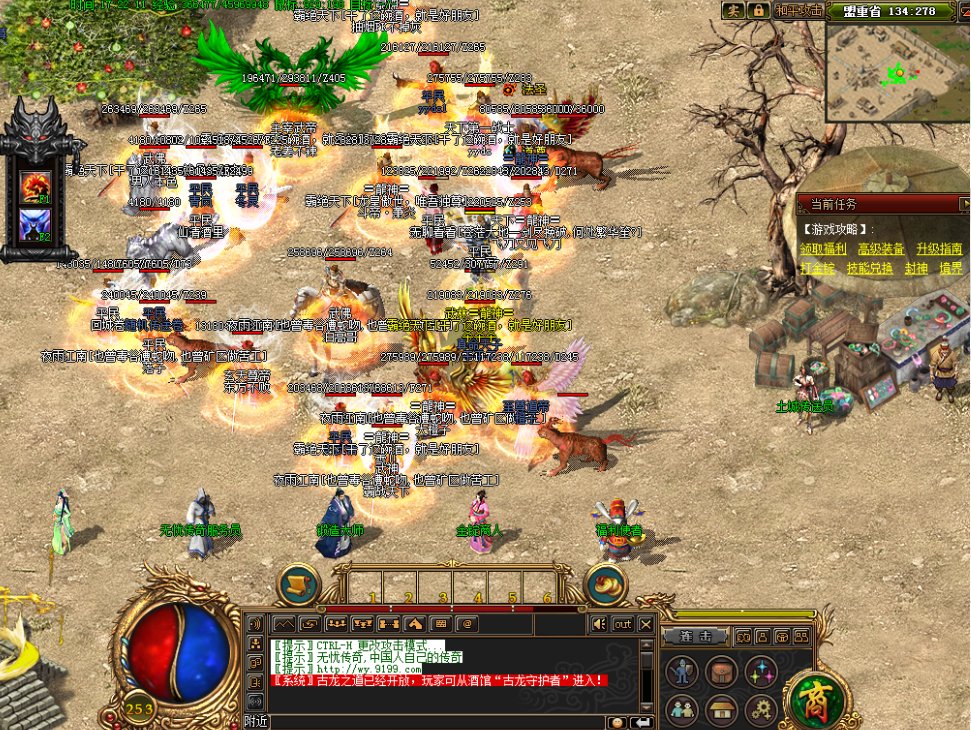The image size is (971, 730).
Task: Open the 技能兑换 guide link
Action: click(869, 269)
